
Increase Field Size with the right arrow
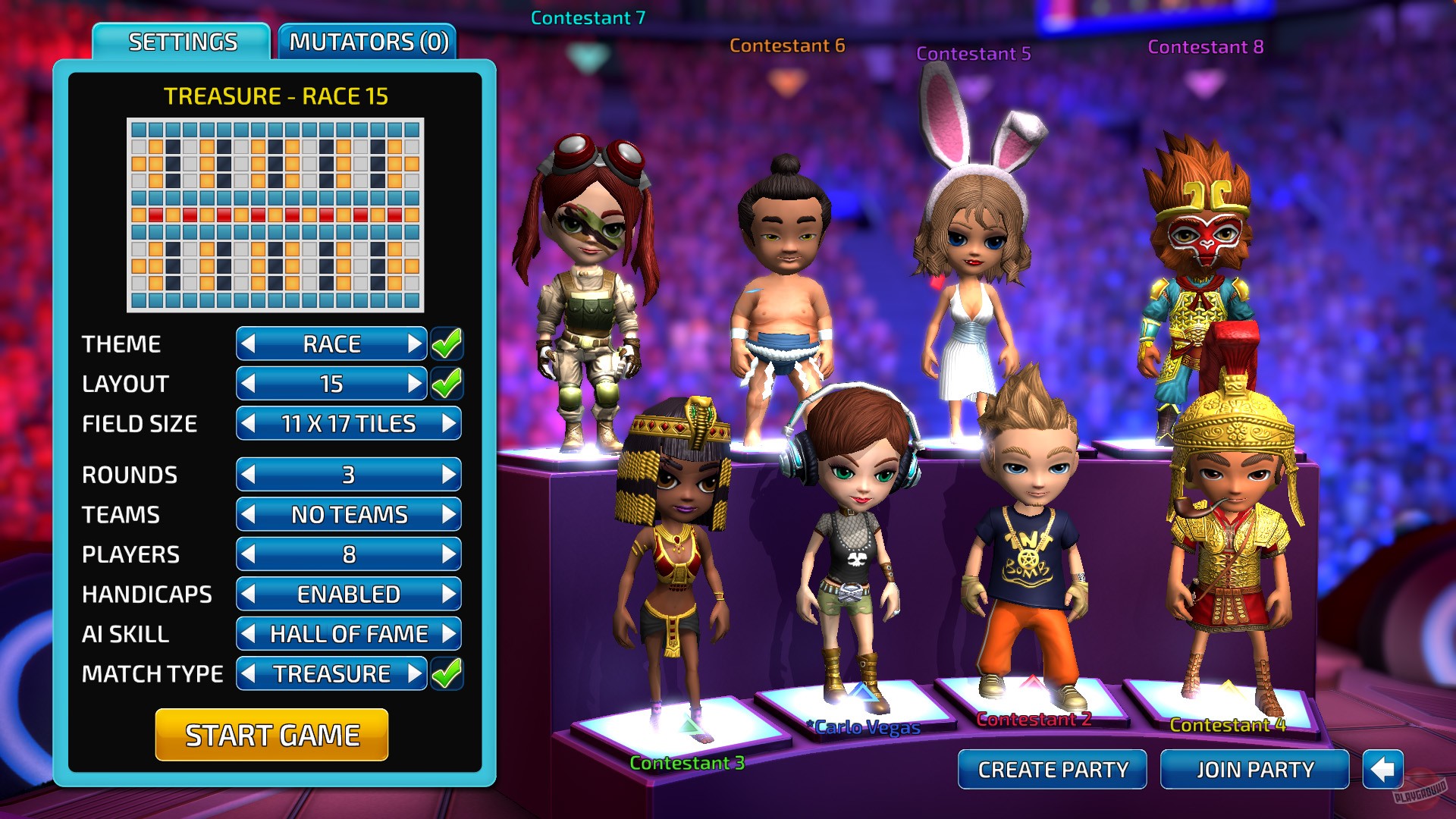pos(450,424)
